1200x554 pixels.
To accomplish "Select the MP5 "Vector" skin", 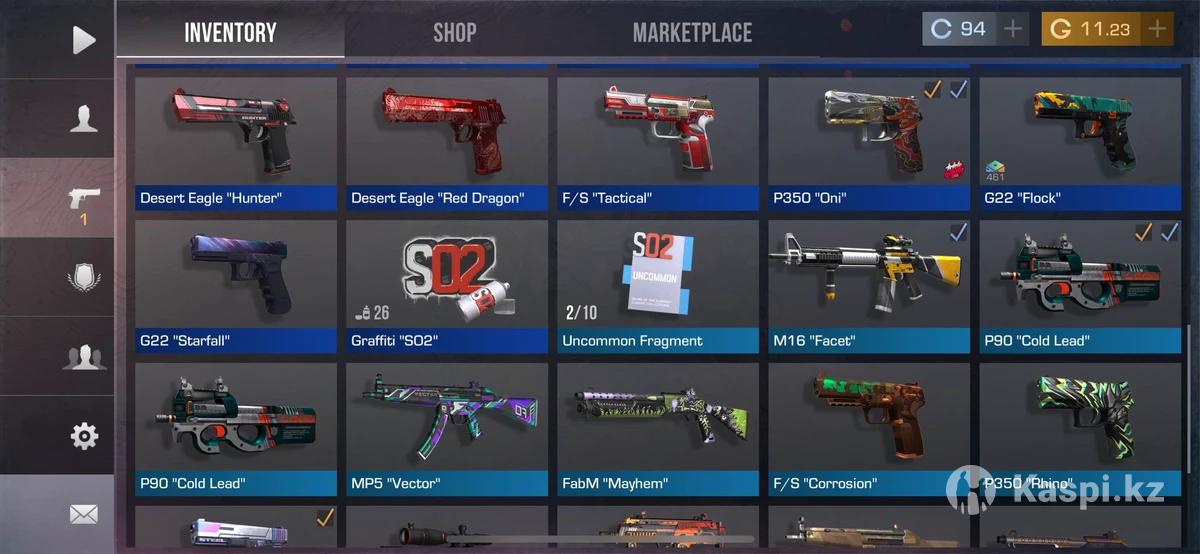I will click(447, 429).
